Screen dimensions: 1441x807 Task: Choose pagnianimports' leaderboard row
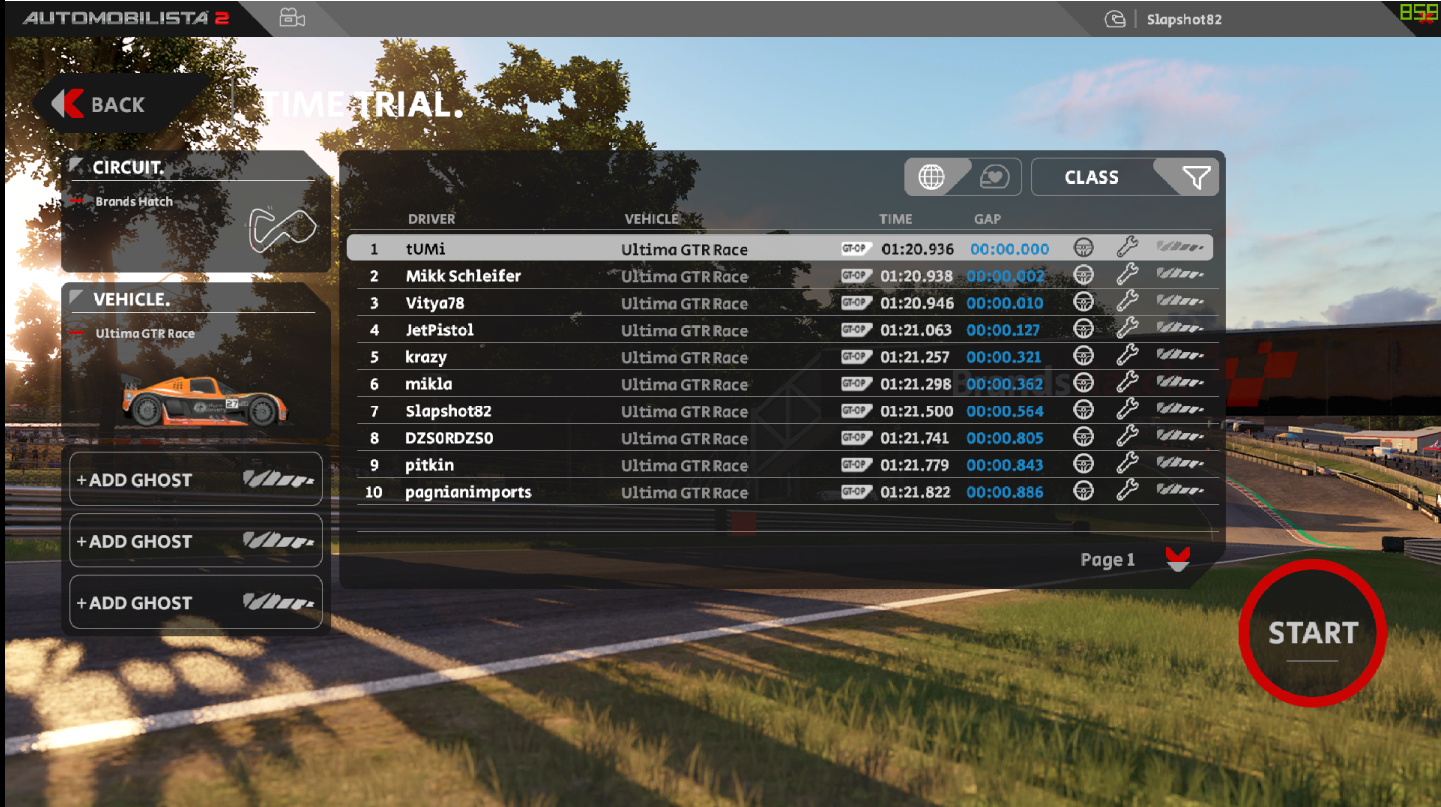[x=600, y=492]
